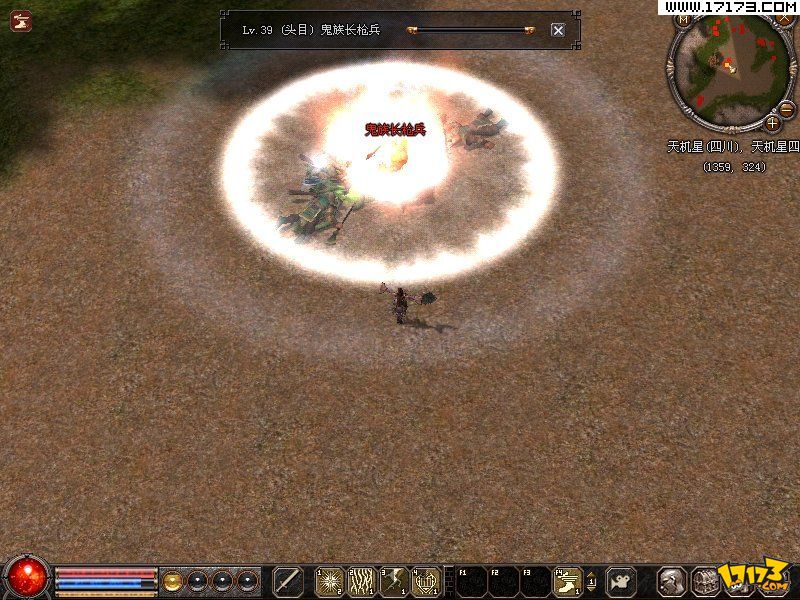Click the red character orb portrait
Screen dimensions: 800x600
(27, 577)
